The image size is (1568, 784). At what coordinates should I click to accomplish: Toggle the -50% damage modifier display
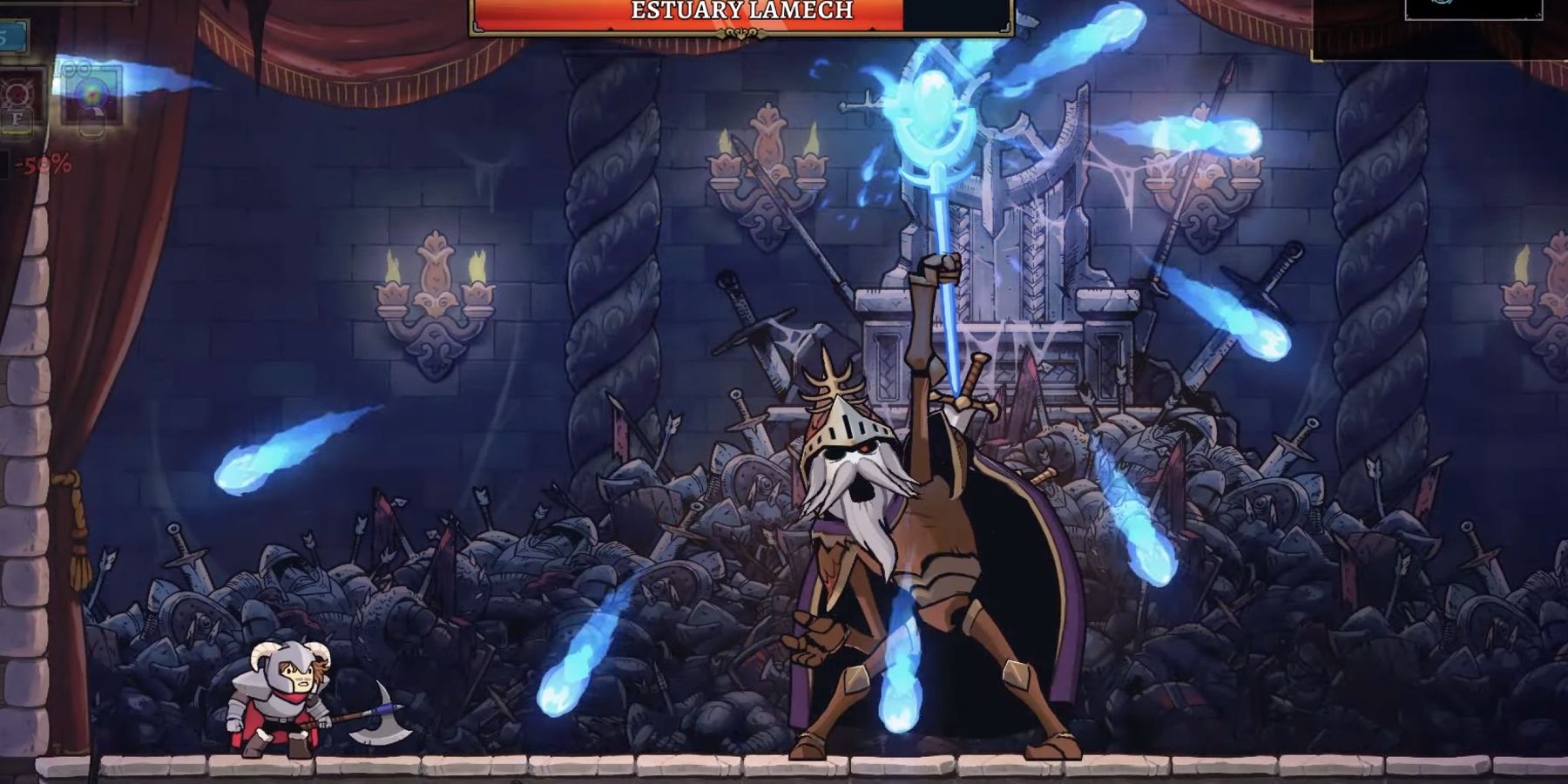coord(42,162)
